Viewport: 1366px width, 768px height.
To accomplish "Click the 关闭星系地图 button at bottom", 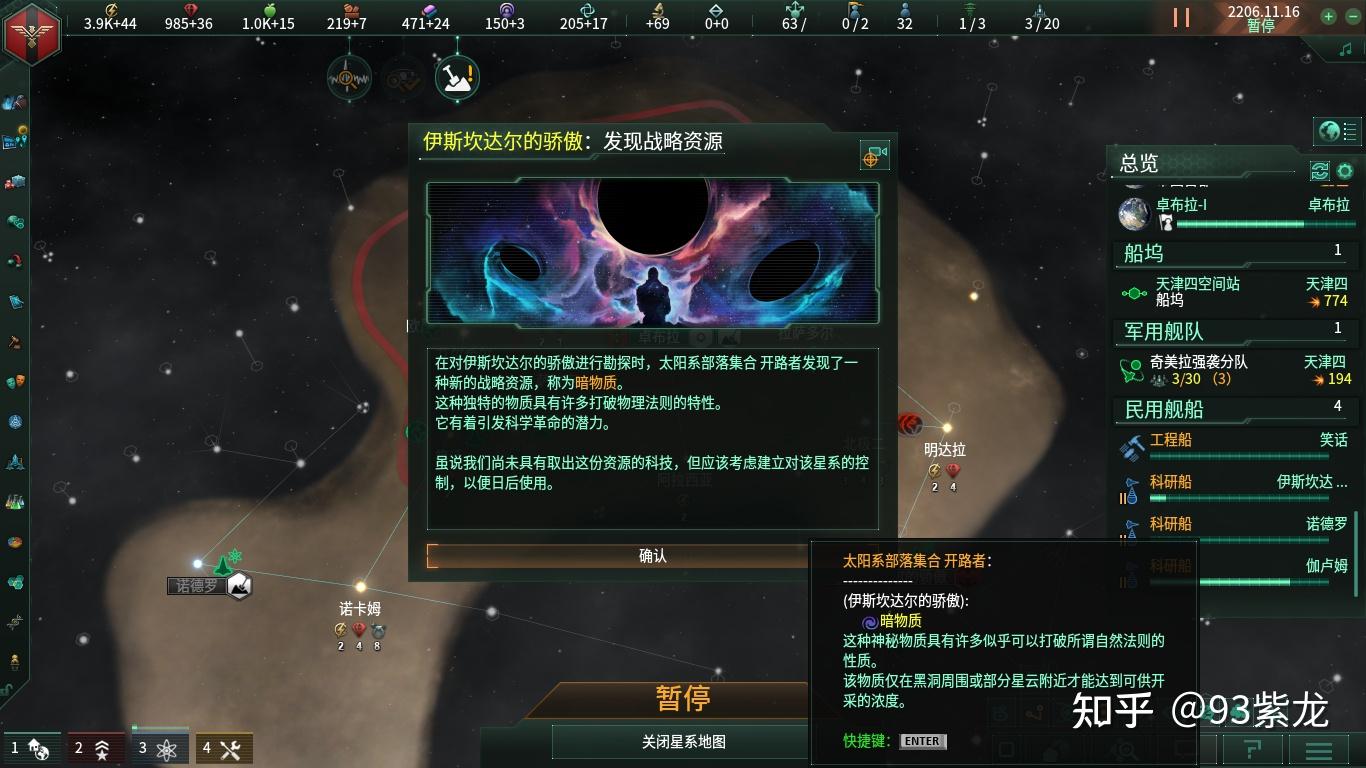I will click(683, 741).
